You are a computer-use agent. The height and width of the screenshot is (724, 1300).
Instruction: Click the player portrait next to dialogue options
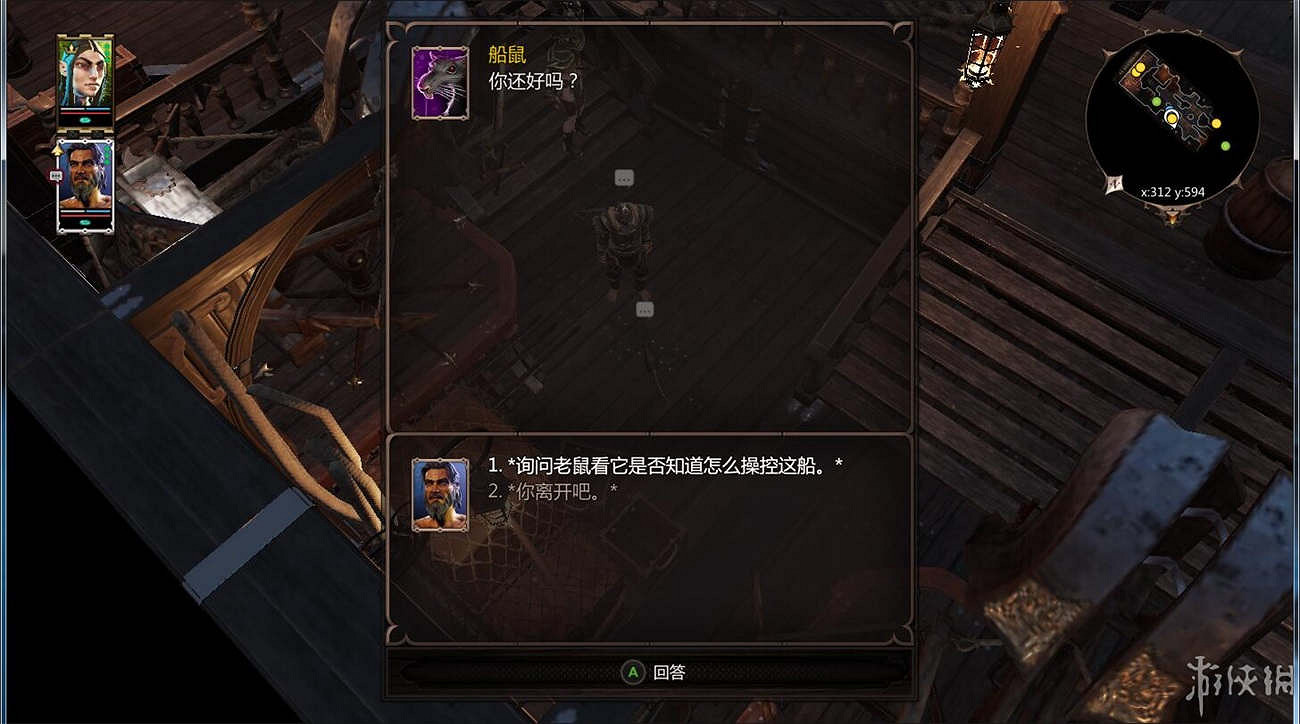pyautogui.click(x=438, y=495)
